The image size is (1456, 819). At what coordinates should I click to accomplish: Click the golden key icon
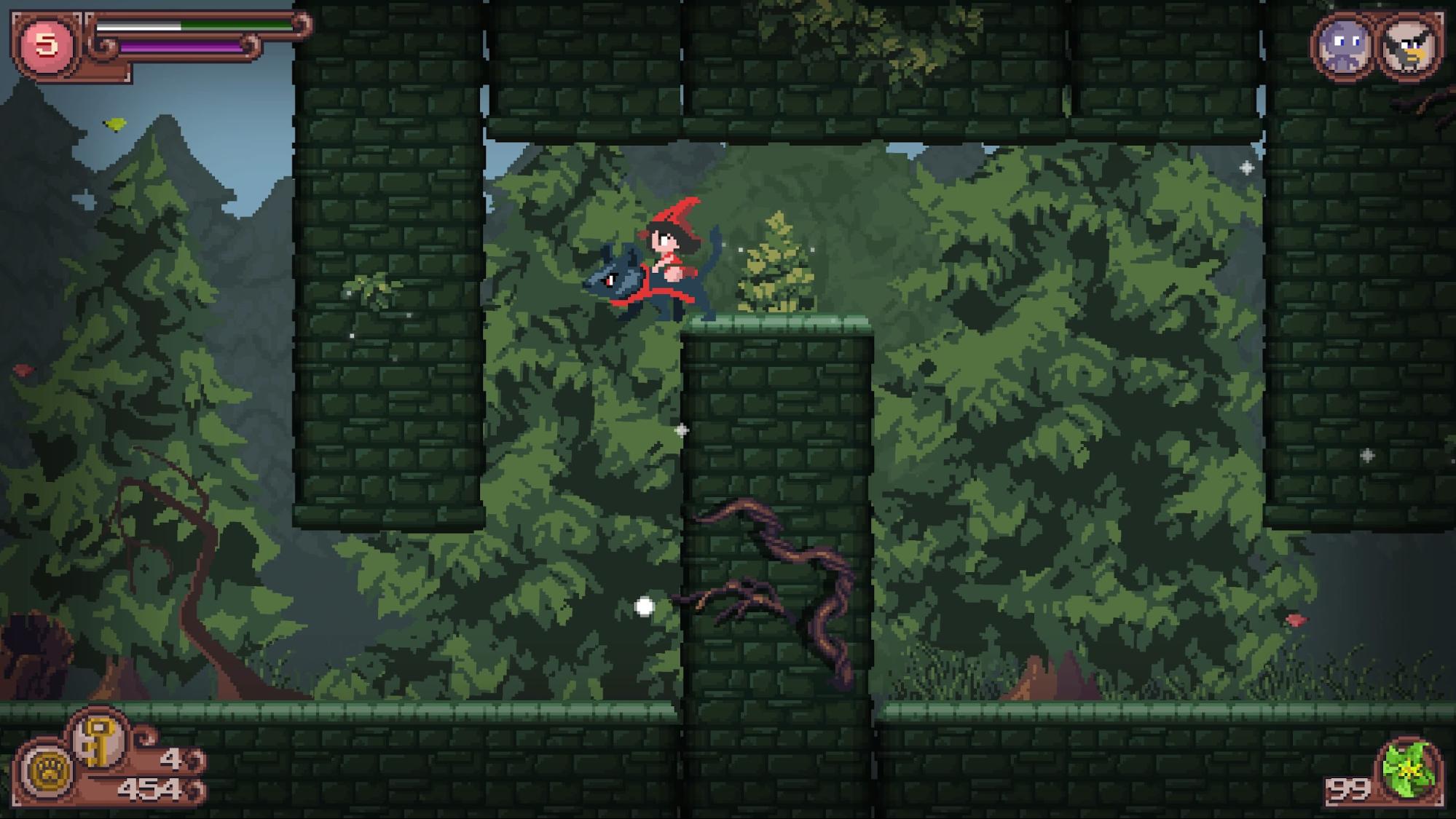coord(98,741)
